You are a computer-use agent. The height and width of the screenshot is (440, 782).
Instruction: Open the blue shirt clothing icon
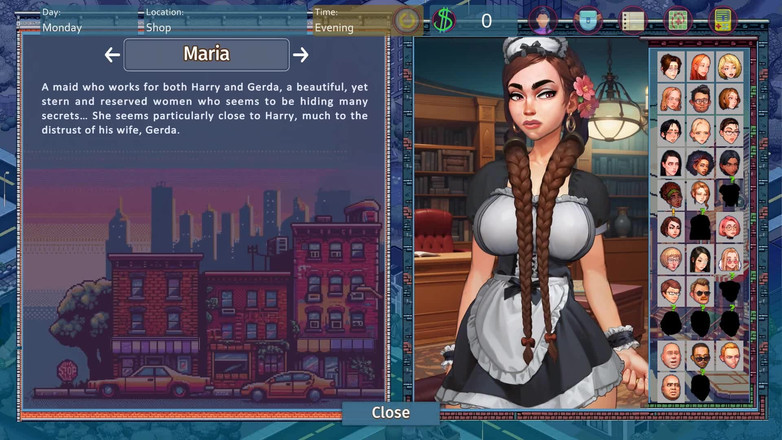click(x=588, y=19)
